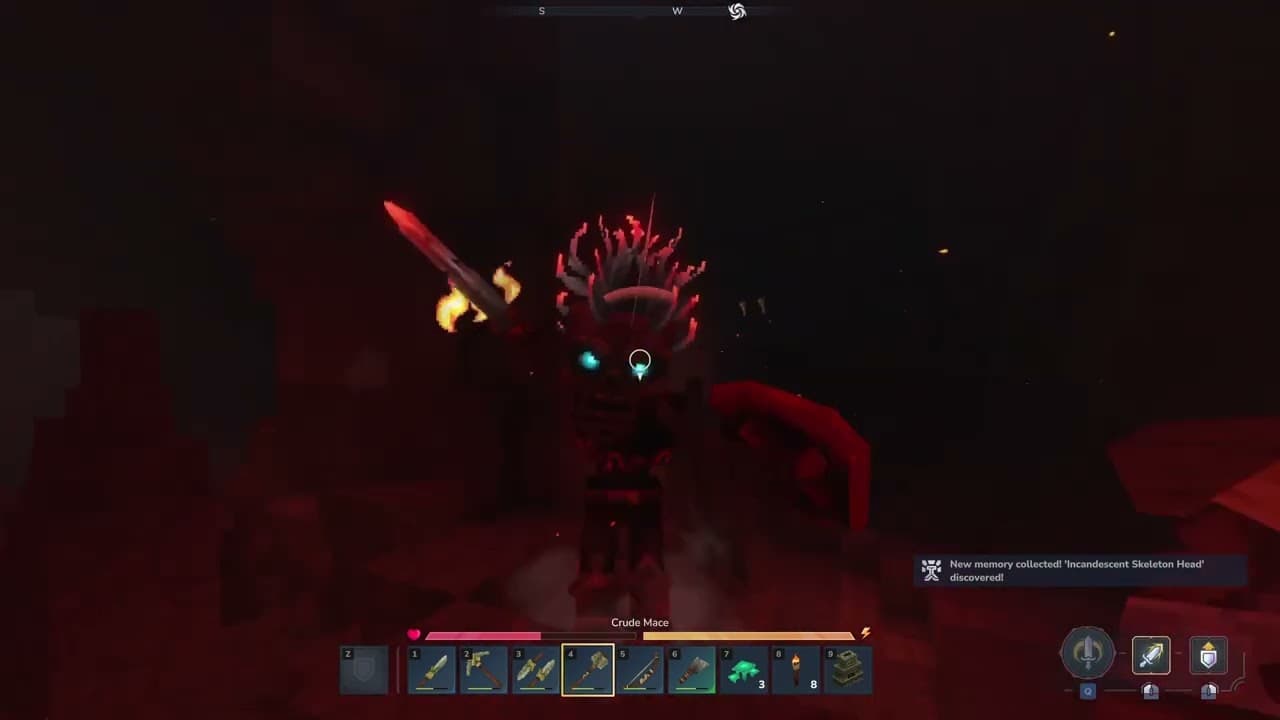Select the stone block item in slot 9

coord(848,670)
